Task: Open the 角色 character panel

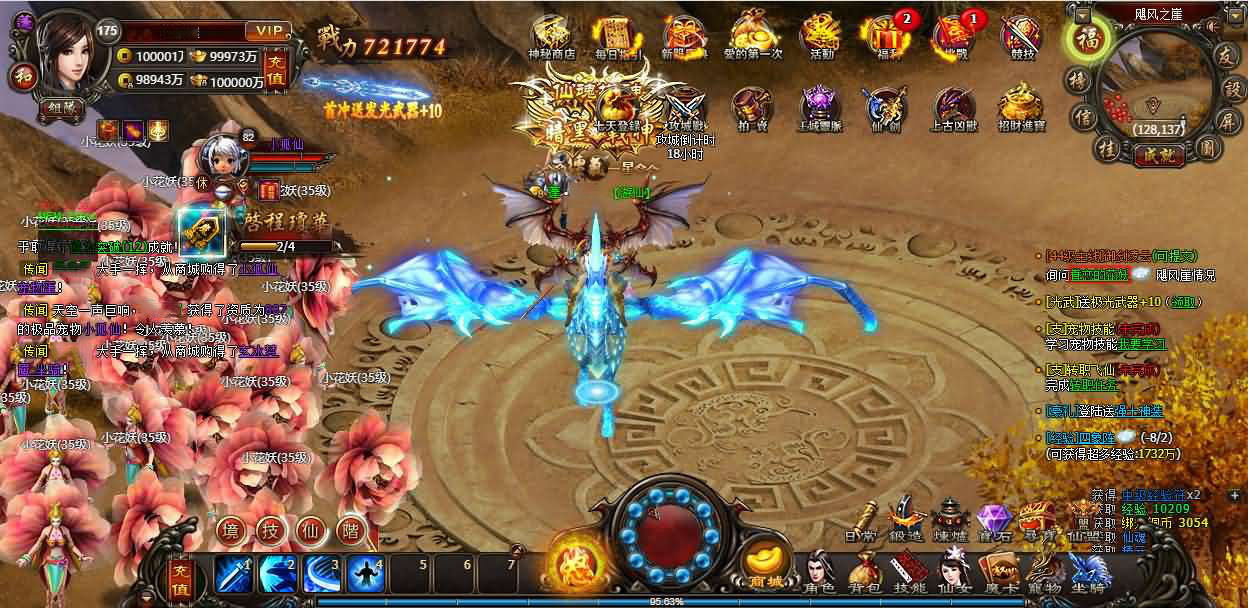Action: coord(821,574)
